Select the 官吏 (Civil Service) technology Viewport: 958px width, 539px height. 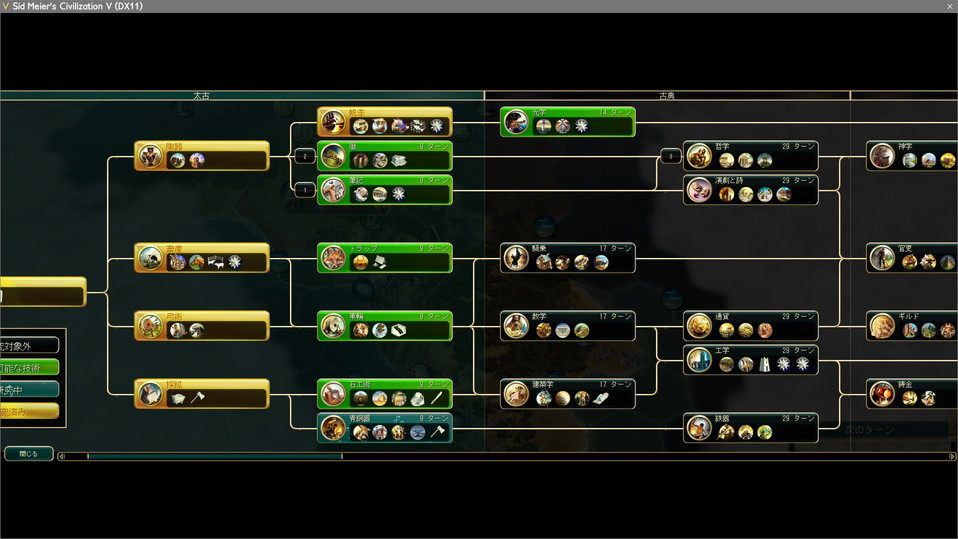(912, 258)
